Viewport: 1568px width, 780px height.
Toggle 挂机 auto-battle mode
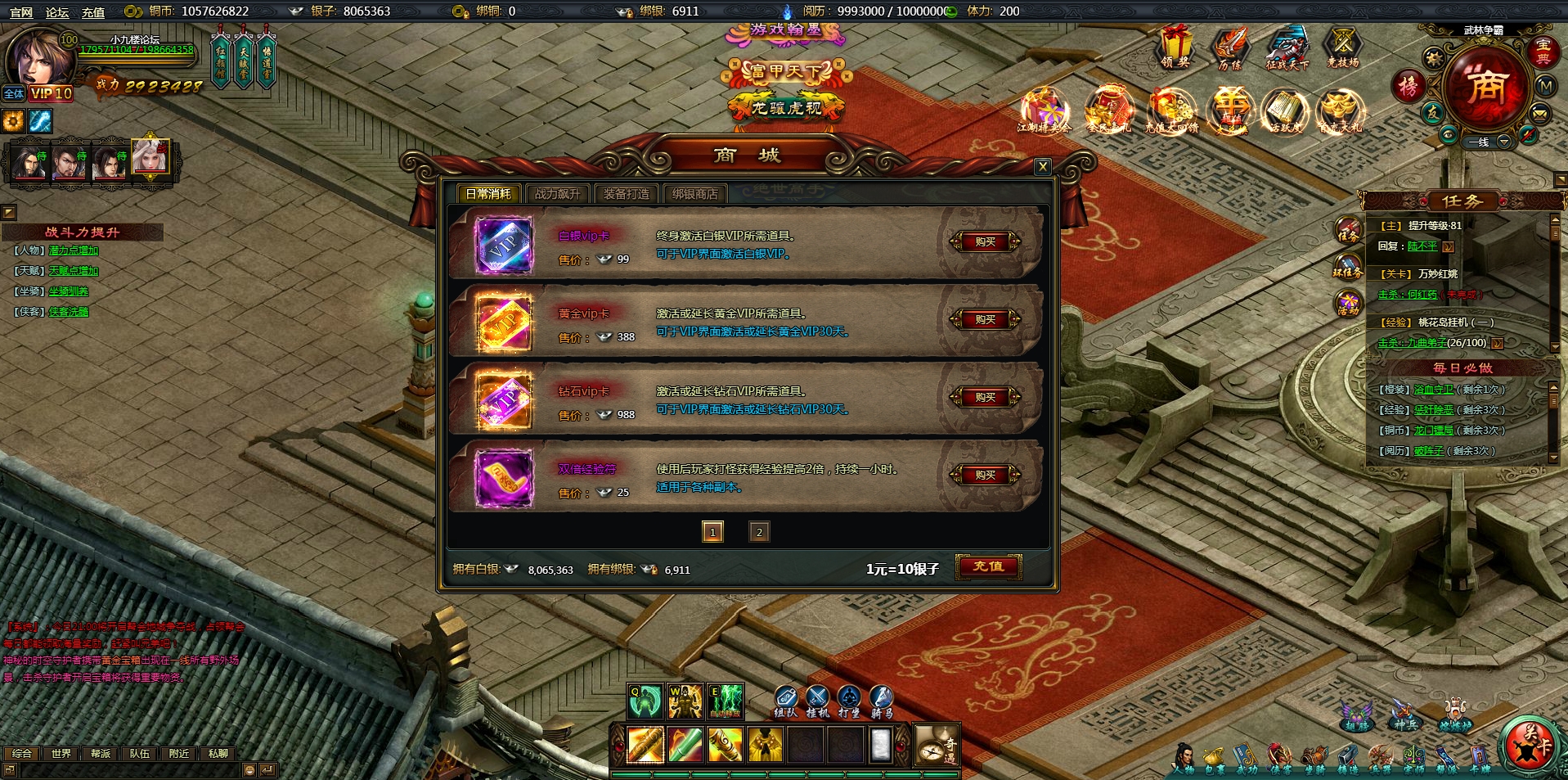tap(817, 701)
